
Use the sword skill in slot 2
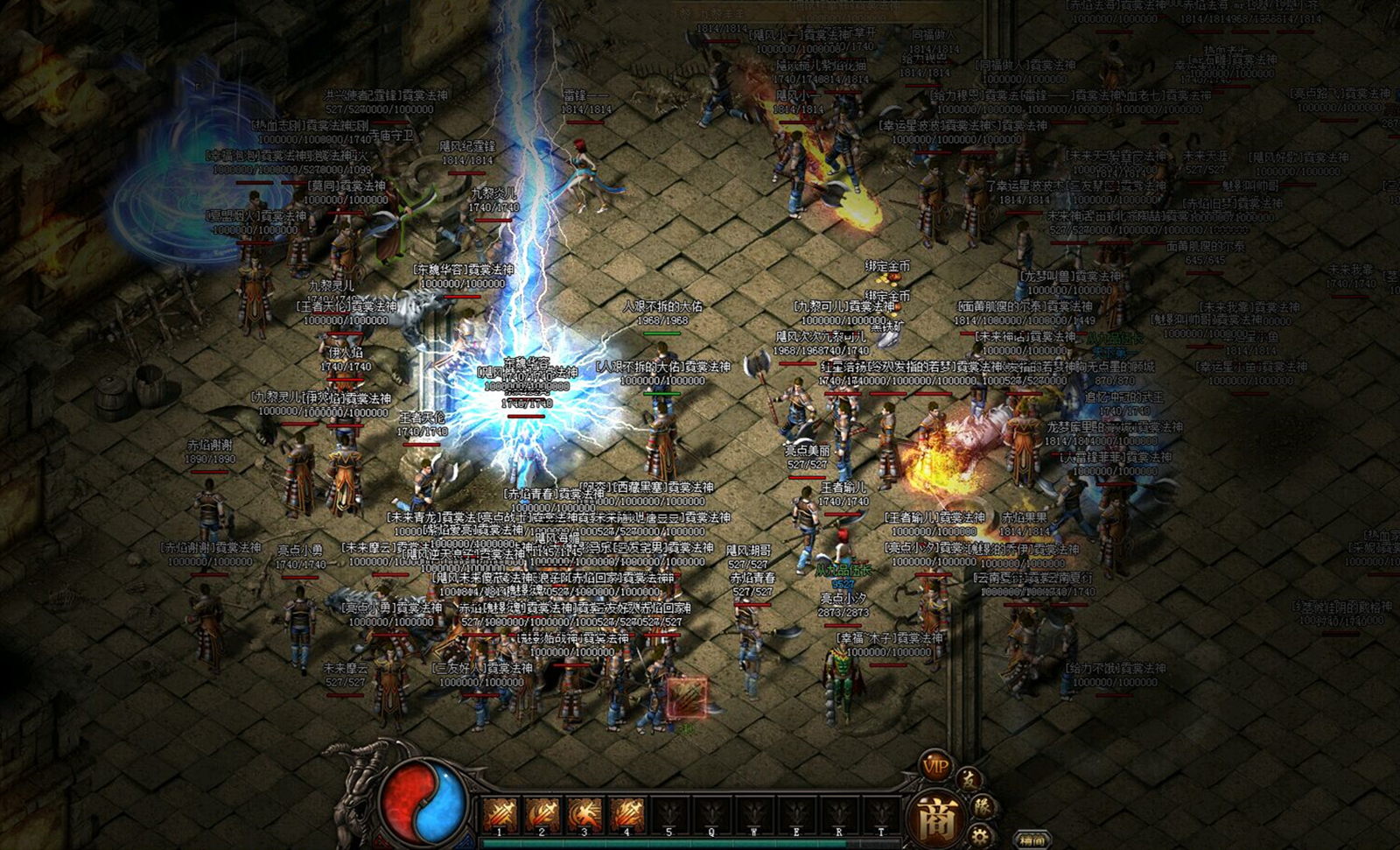542,815
